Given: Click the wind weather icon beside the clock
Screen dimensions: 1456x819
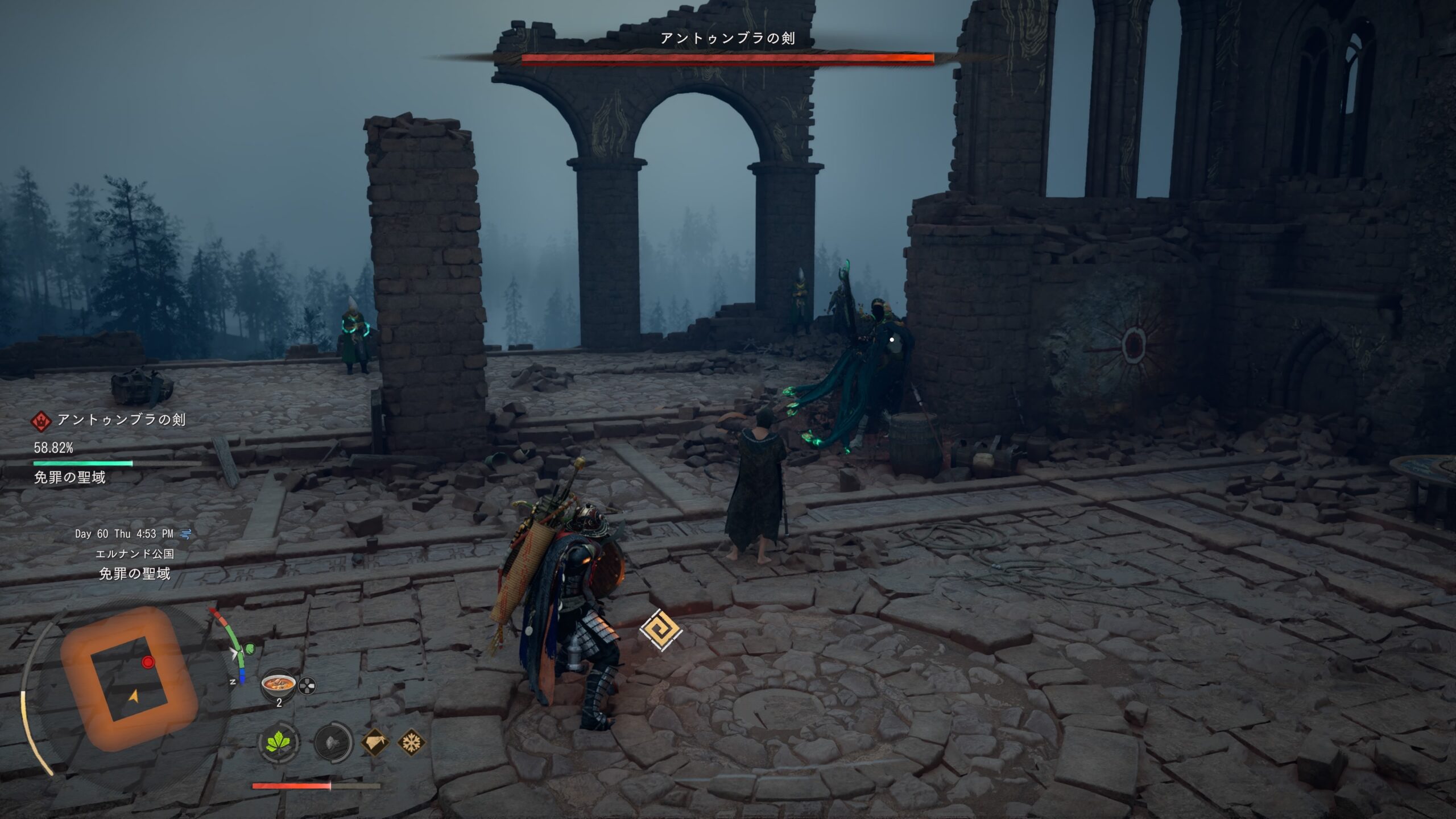Looking at the screenshot, I should point(185,533).
